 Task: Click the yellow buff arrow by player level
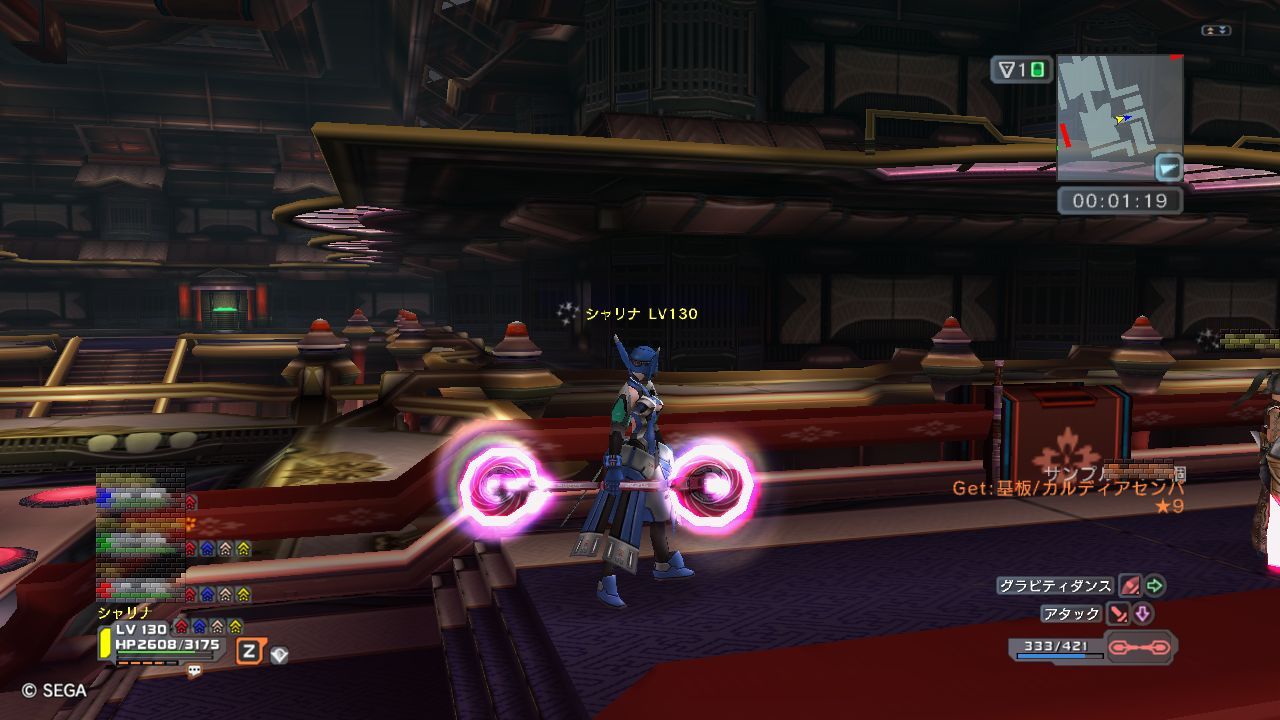pos(235,627)
